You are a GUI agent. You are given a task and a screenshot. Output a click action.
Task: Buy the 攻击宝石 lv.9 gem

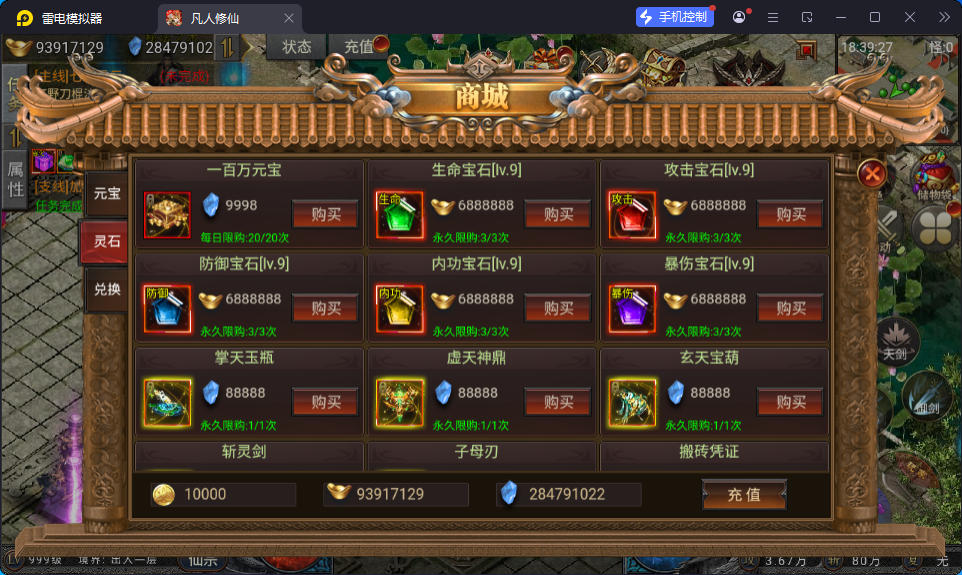pos(790,214)
